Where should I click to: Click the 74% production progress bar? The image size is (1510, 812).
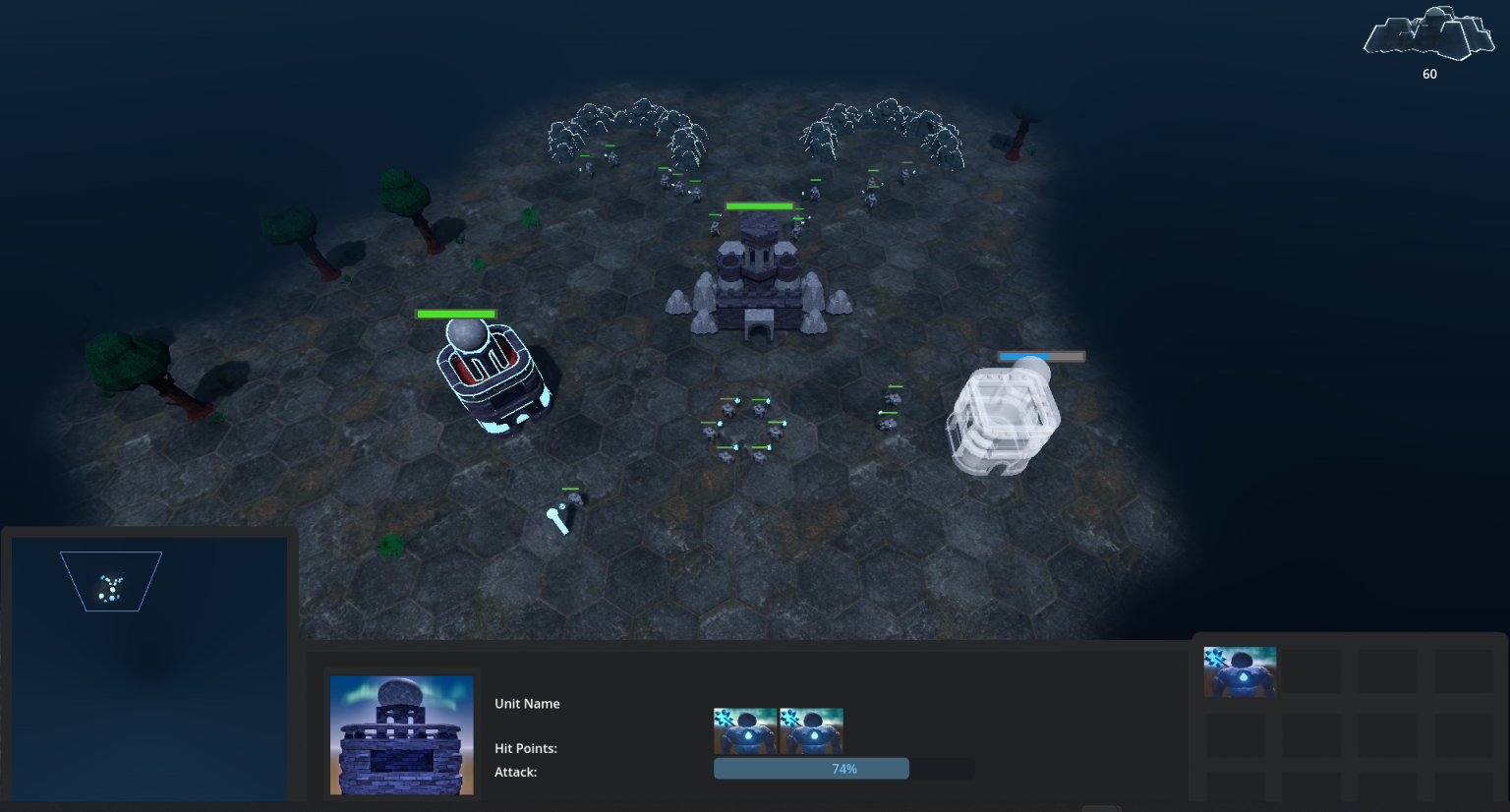coord(811,768)
